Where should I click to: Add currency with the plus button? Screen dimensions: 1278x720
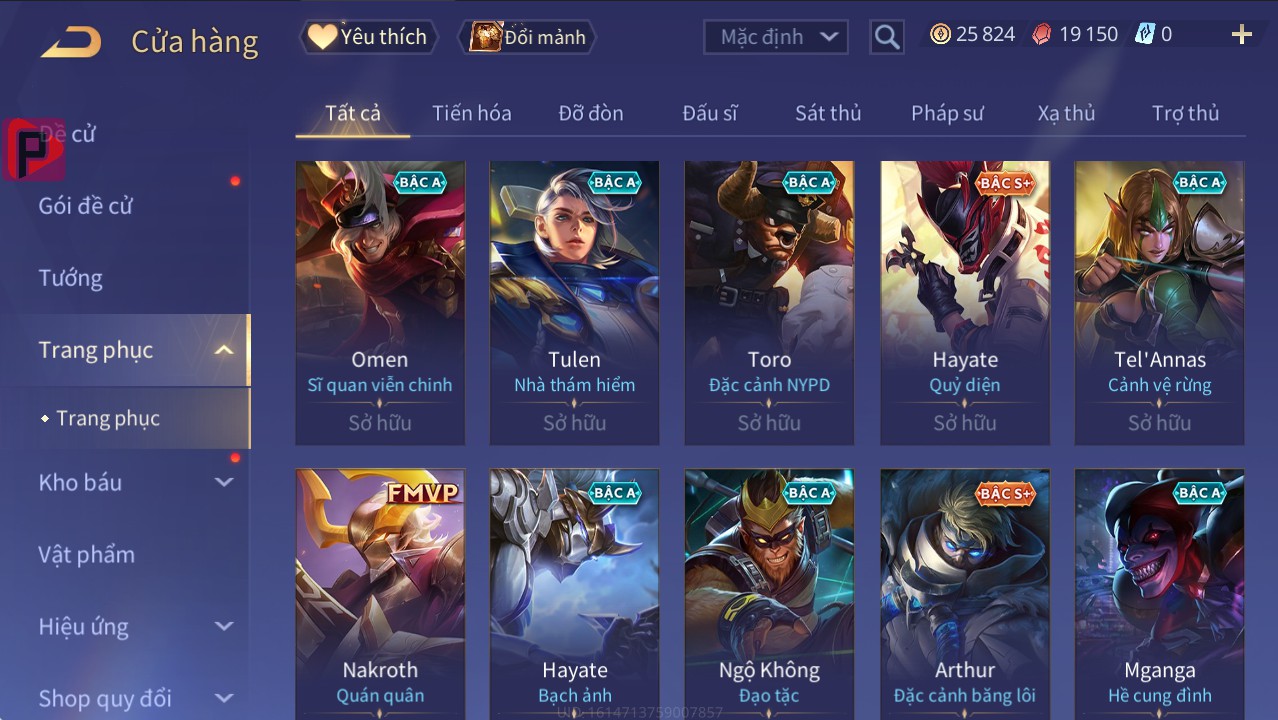pyautogui.click(x=1241, y=35)
